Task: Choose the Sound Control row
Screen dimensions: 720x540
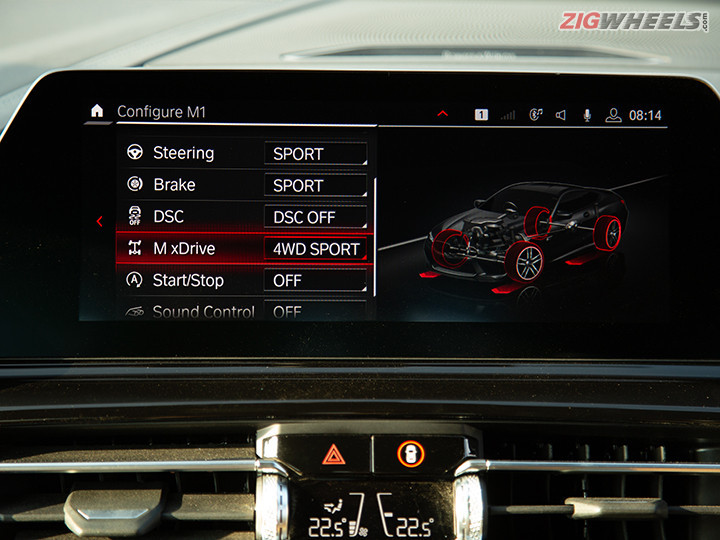Action: (203, 312)
